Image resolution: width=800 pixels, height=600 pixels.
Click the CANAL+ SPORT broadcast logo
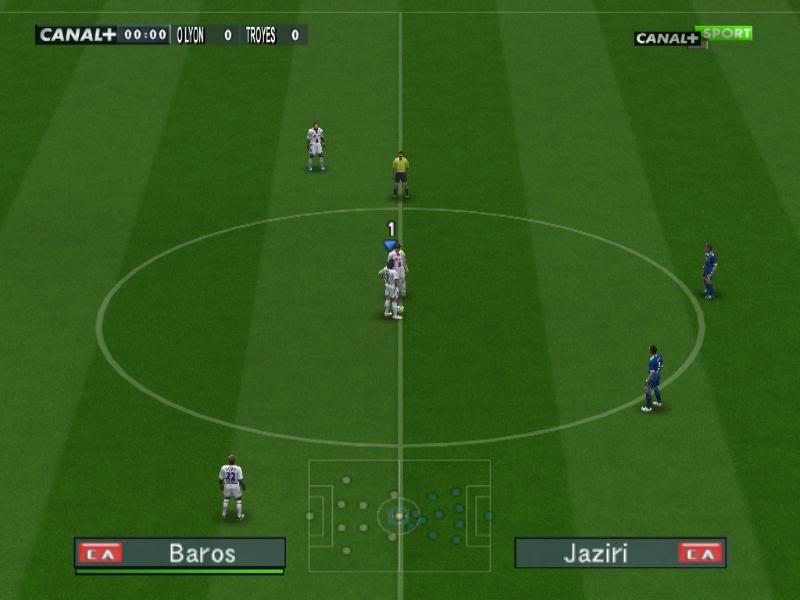point(693,36)
